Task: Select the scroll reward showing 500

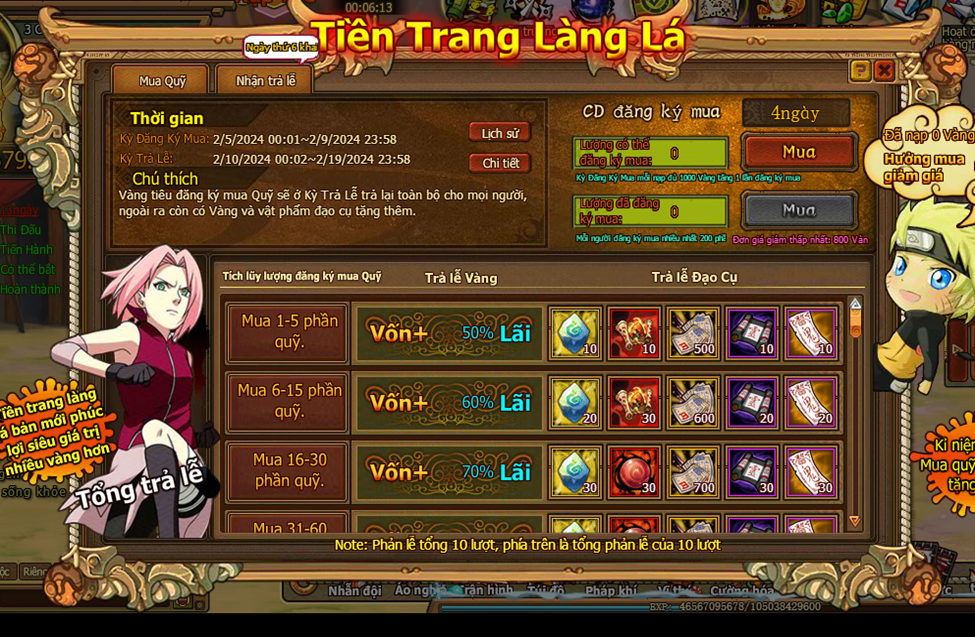Action: (693, 333)
